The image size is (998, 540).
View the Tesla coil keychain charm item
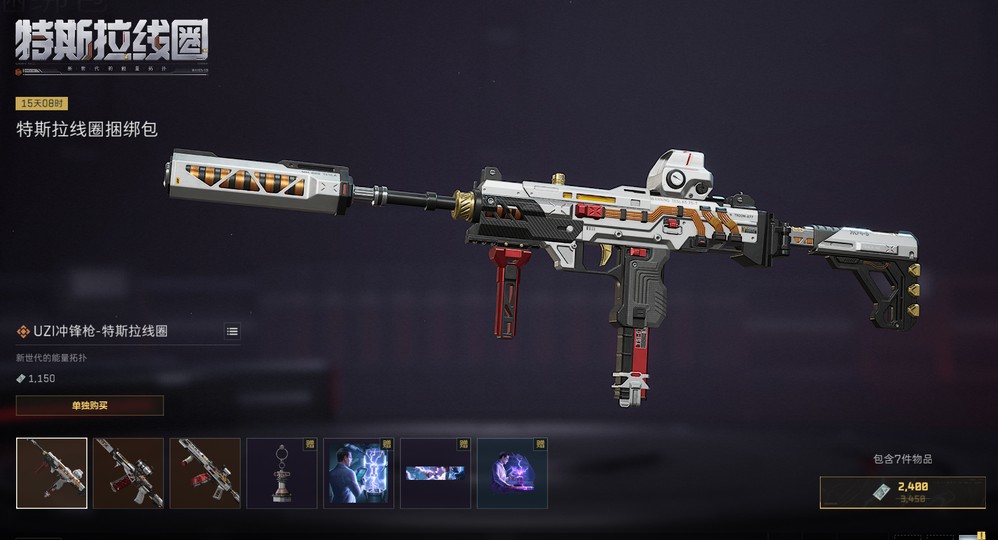(x=282, y=472)
